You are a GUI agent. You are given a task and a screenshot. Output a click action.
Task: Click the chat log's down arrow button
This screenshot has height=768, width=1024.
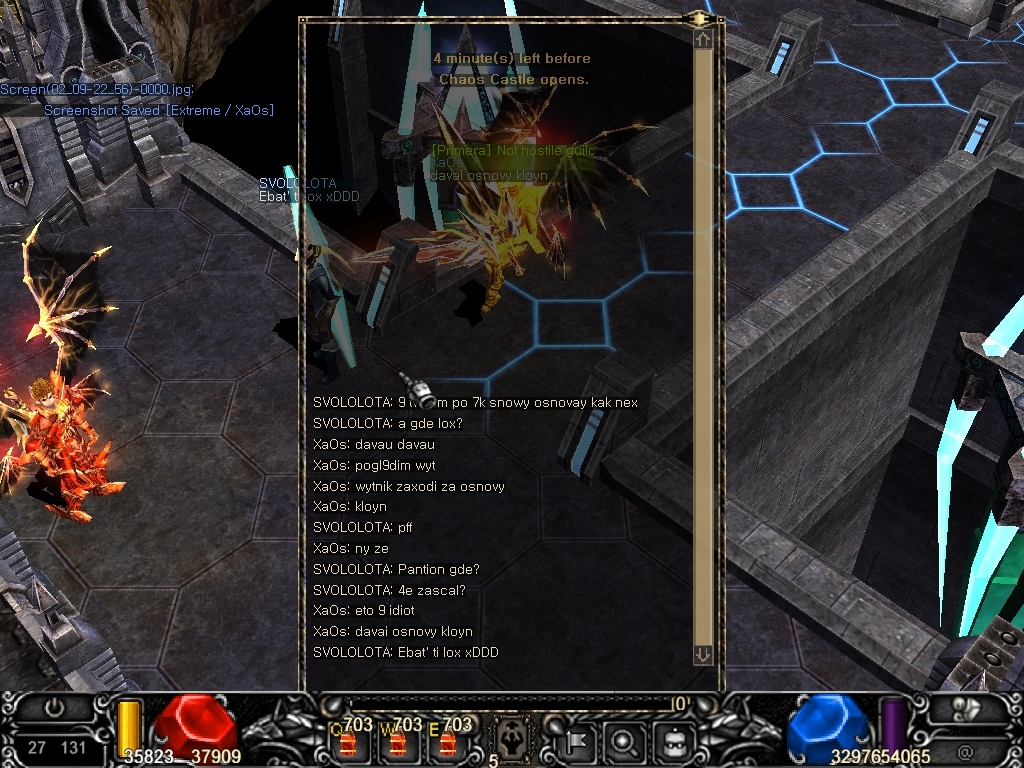click(x=703, y=654)
